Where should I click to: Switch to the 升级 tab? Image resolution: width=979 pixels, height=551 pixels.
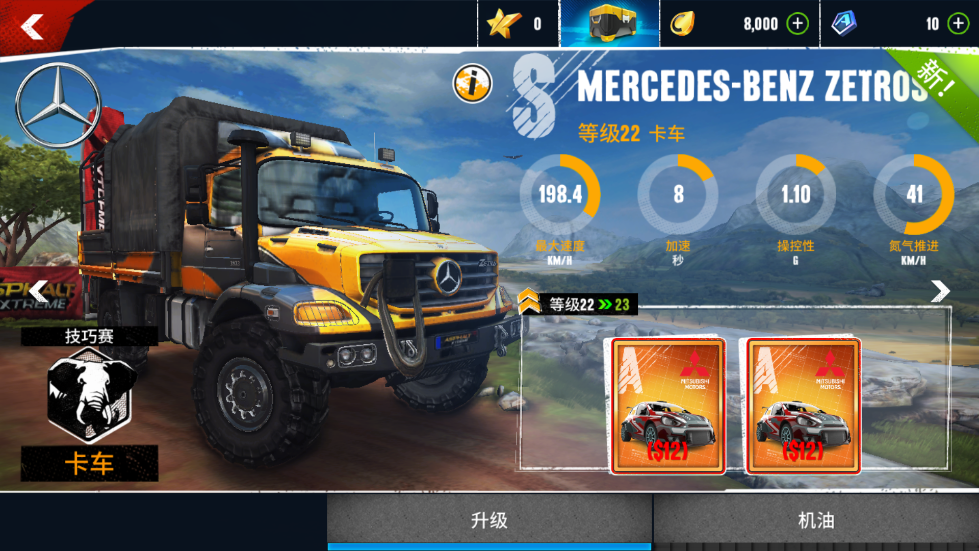489,521
